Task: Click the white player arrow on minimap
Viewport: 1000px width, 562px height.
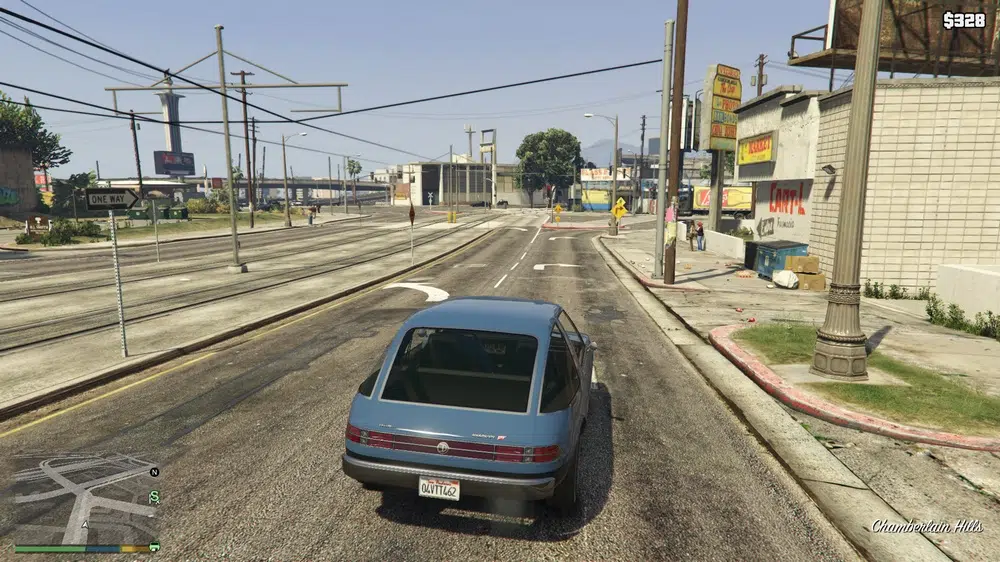Action: click(x=85, y=524)
